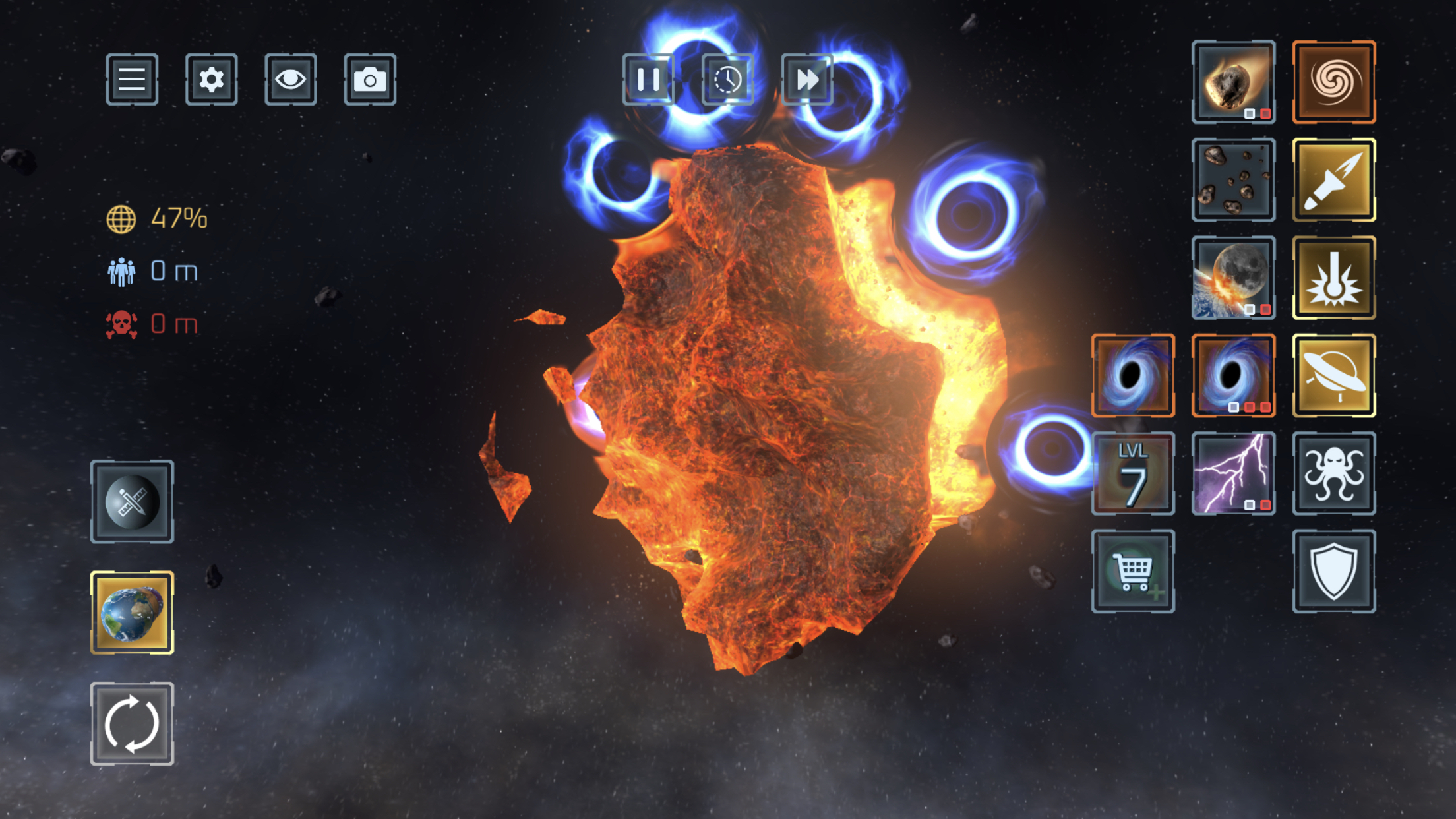The image size is (1456, 819).
Task: Pause the simulation
Action: coord(648,80)
